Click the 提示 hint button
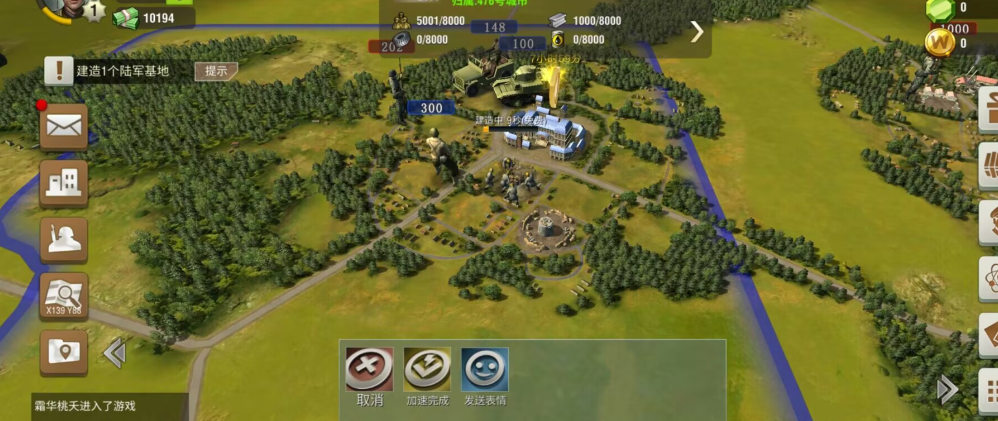This screenshot has width=998, height=421. [216, 71]
